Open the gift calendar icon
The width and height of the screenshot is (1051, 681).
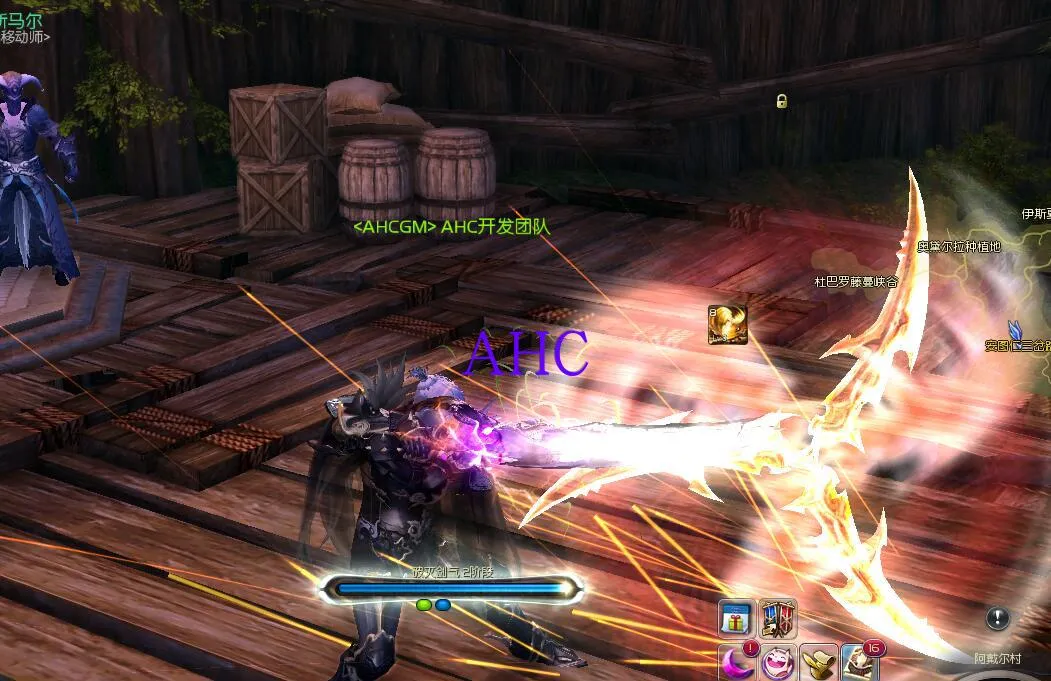point(737,619)
